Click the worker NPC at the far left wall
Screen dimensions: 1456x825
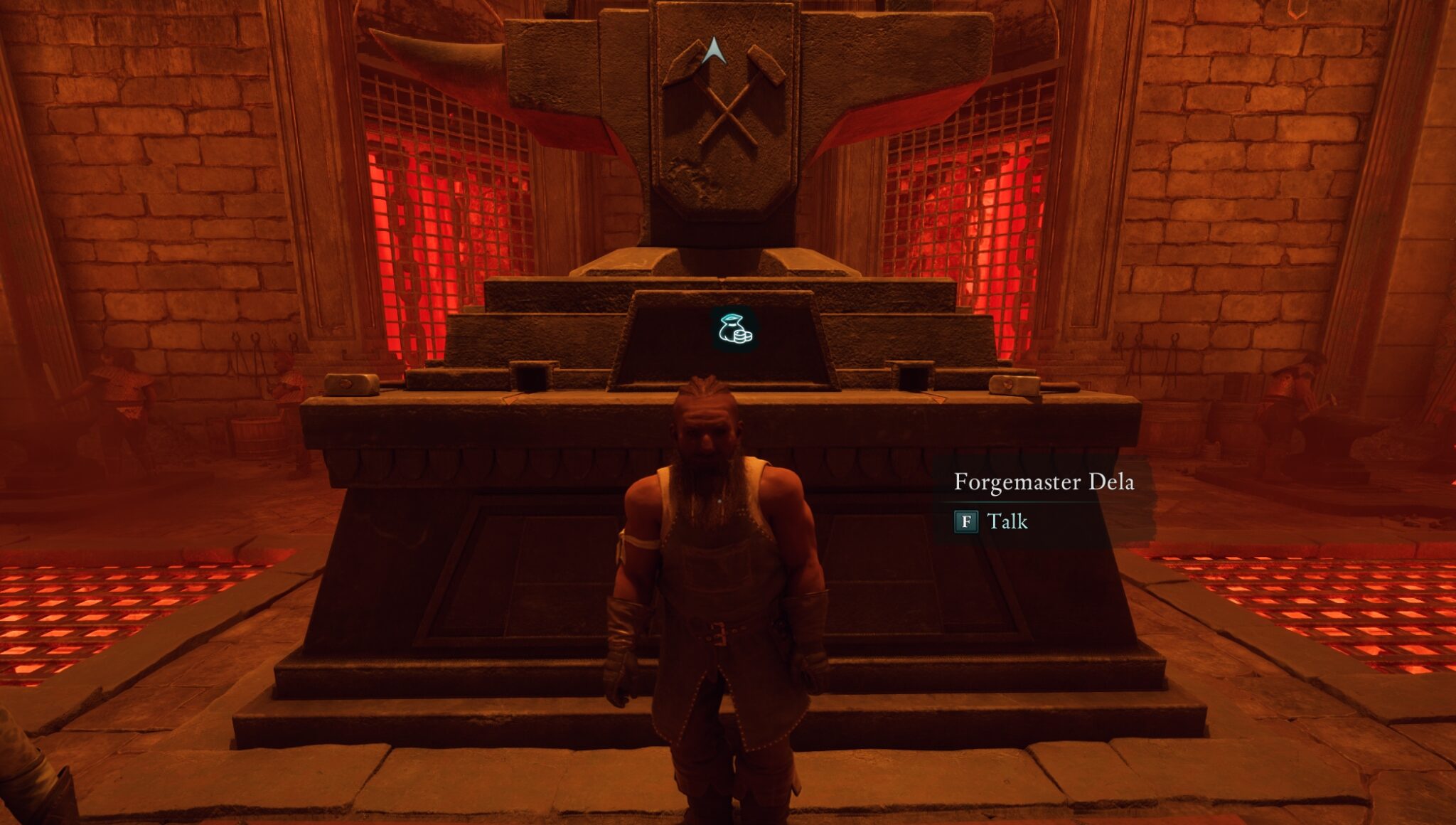[x=121, y=388]
